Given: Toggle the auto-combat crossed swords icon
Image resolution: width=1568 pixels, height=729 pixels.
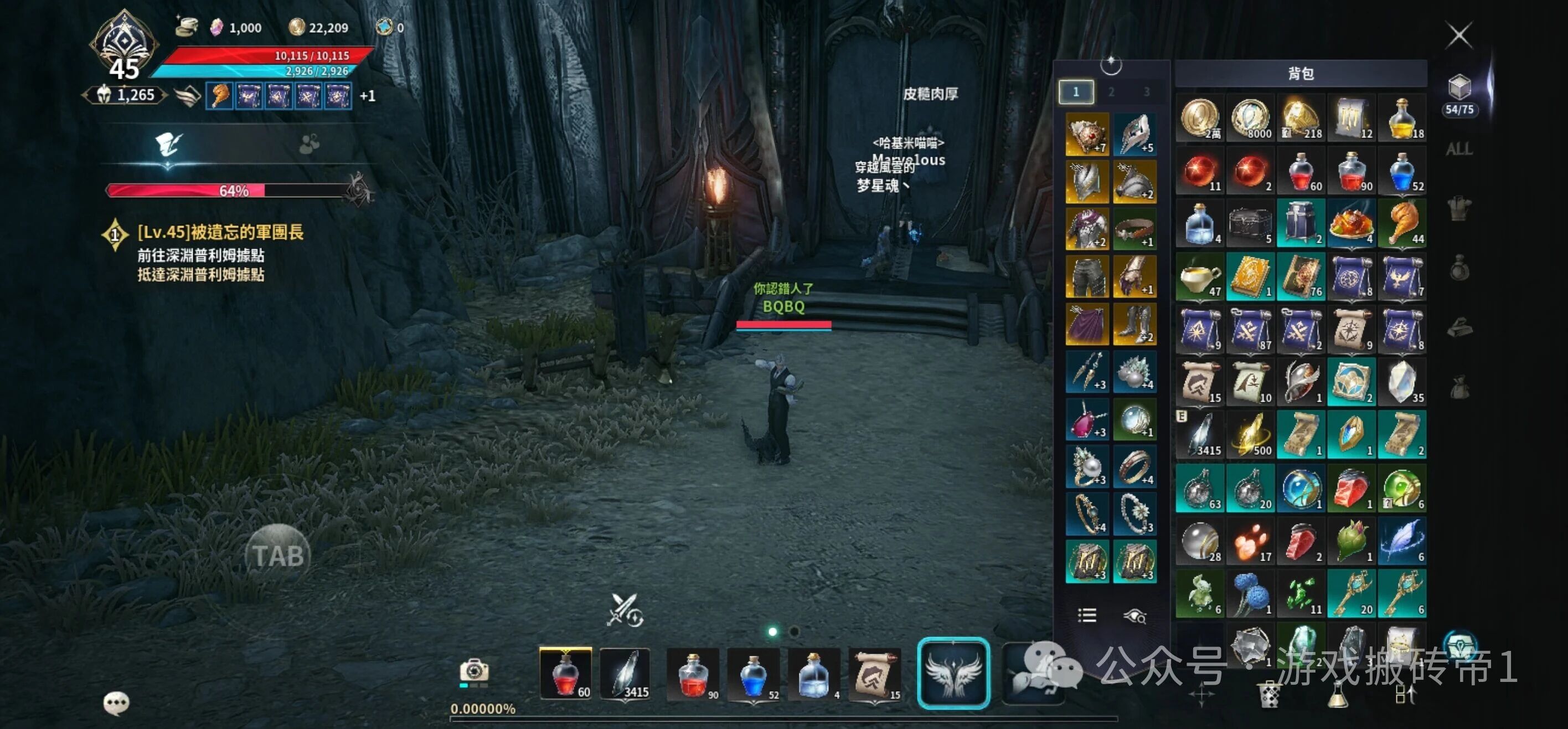Looking at the screenshot, I should tap(624, 610).
